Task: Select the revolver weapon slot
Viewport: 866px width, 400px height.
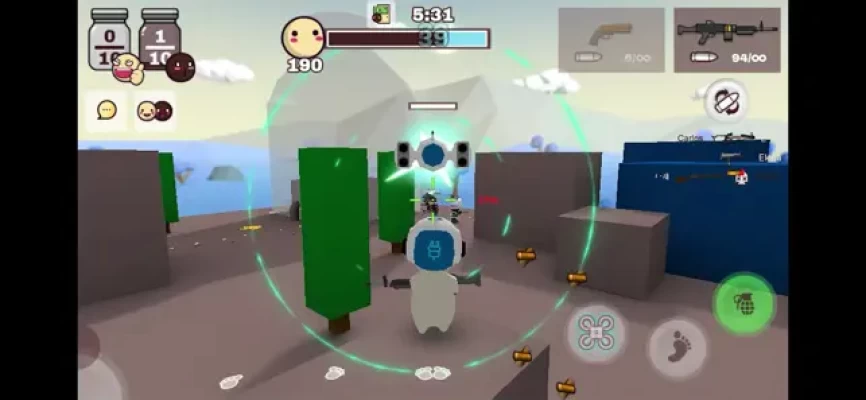Action: tap(611, 40)
